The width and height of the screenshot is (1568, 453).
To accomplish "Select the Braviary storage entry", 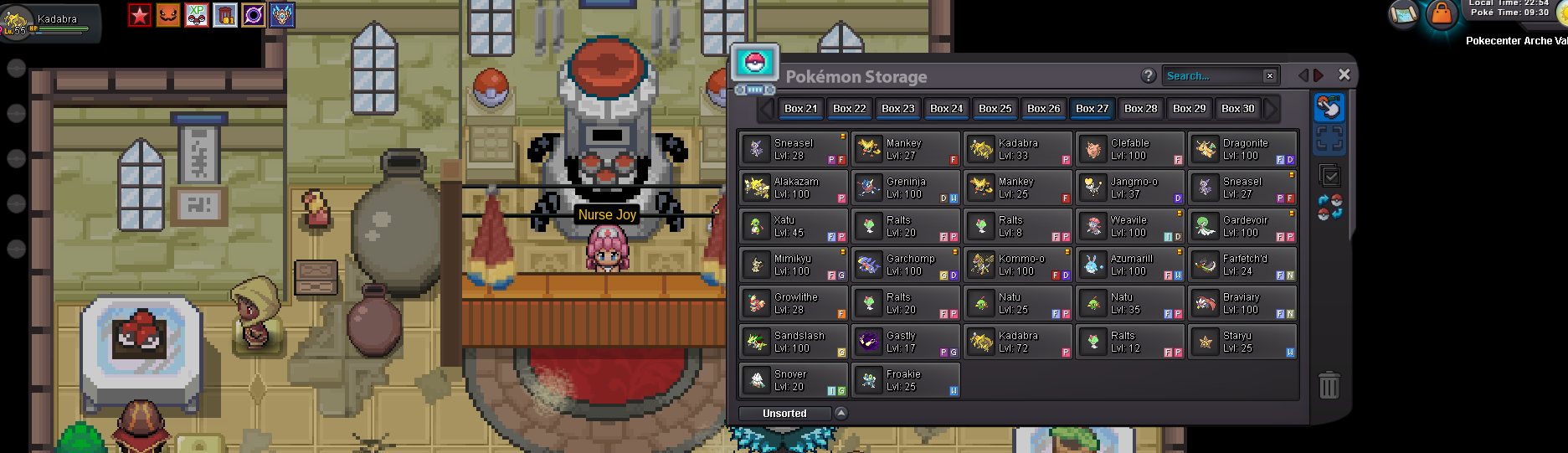I will (1242, 303).
